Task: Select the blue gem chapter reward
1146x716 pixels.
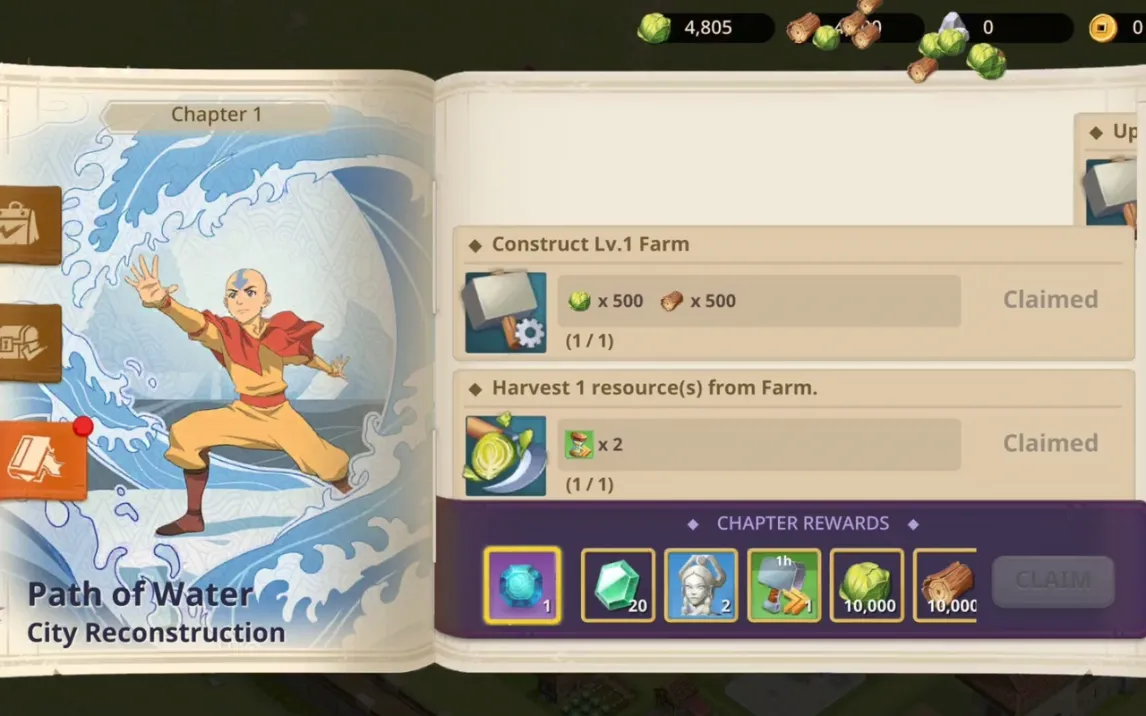Action: 522,586
